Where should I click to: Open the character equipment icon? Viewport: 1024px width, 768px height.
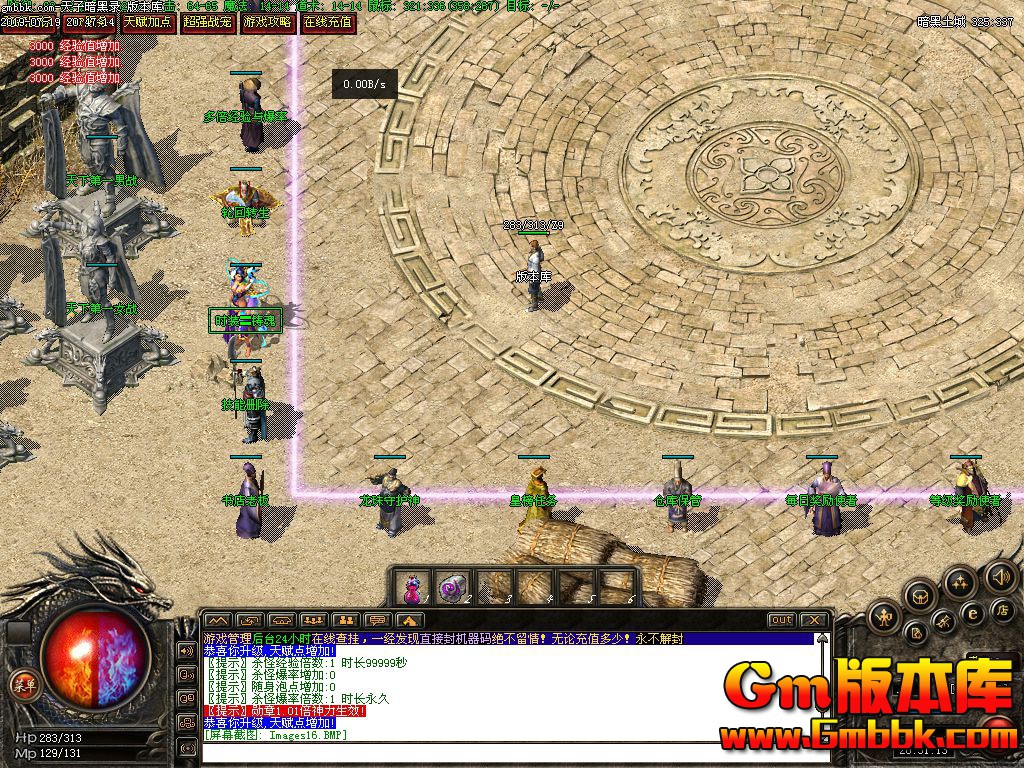[x=884, y=618]
